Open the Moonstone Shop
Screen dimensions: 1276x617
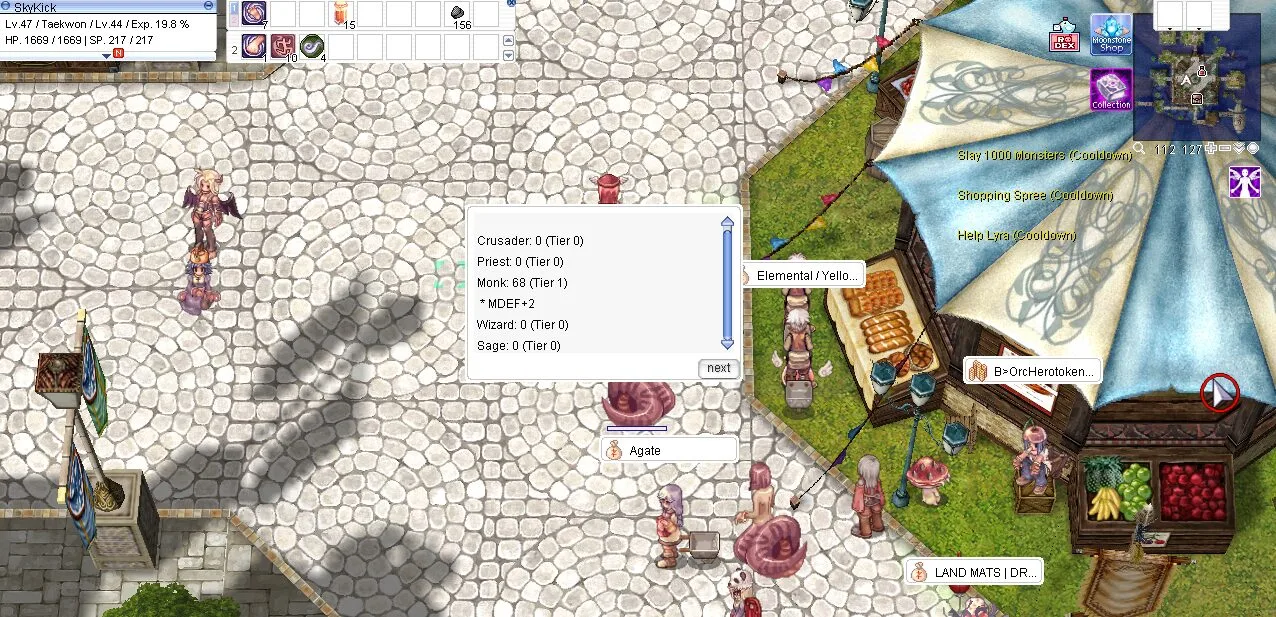click(1110, 34)
